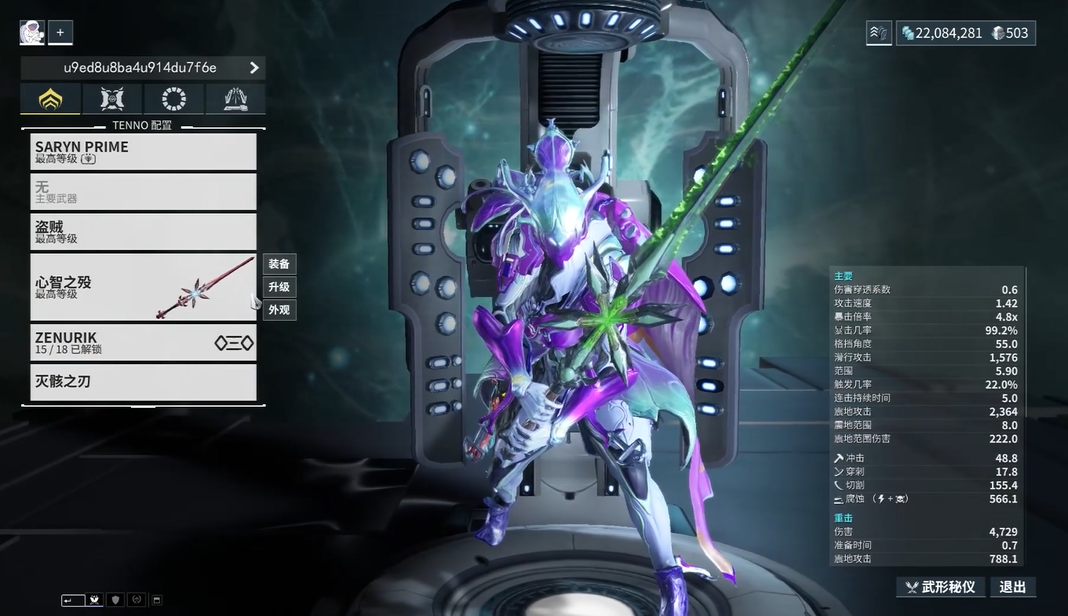Switch to the fourth loadout category tab
The height and width of the screenshot is (616, 1068).
236,99
